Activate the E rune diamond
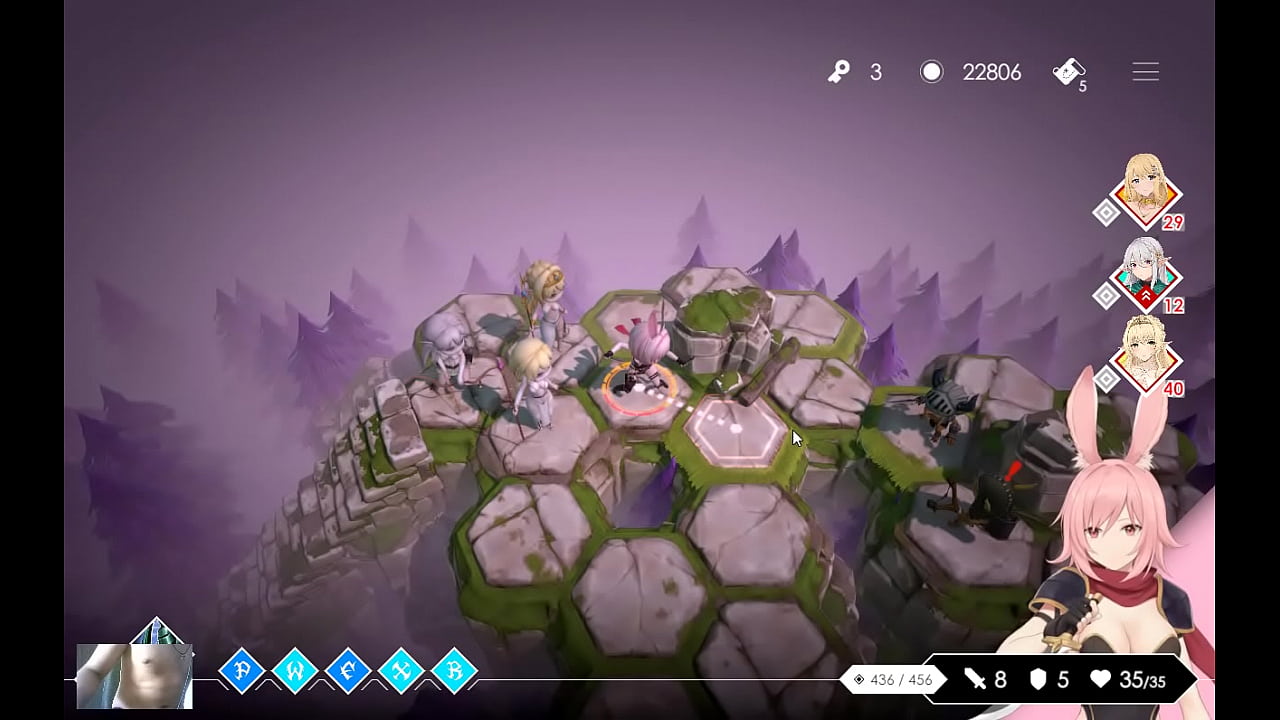The width and height of the screenshot is (1280, 720). (x=349, y=670)
